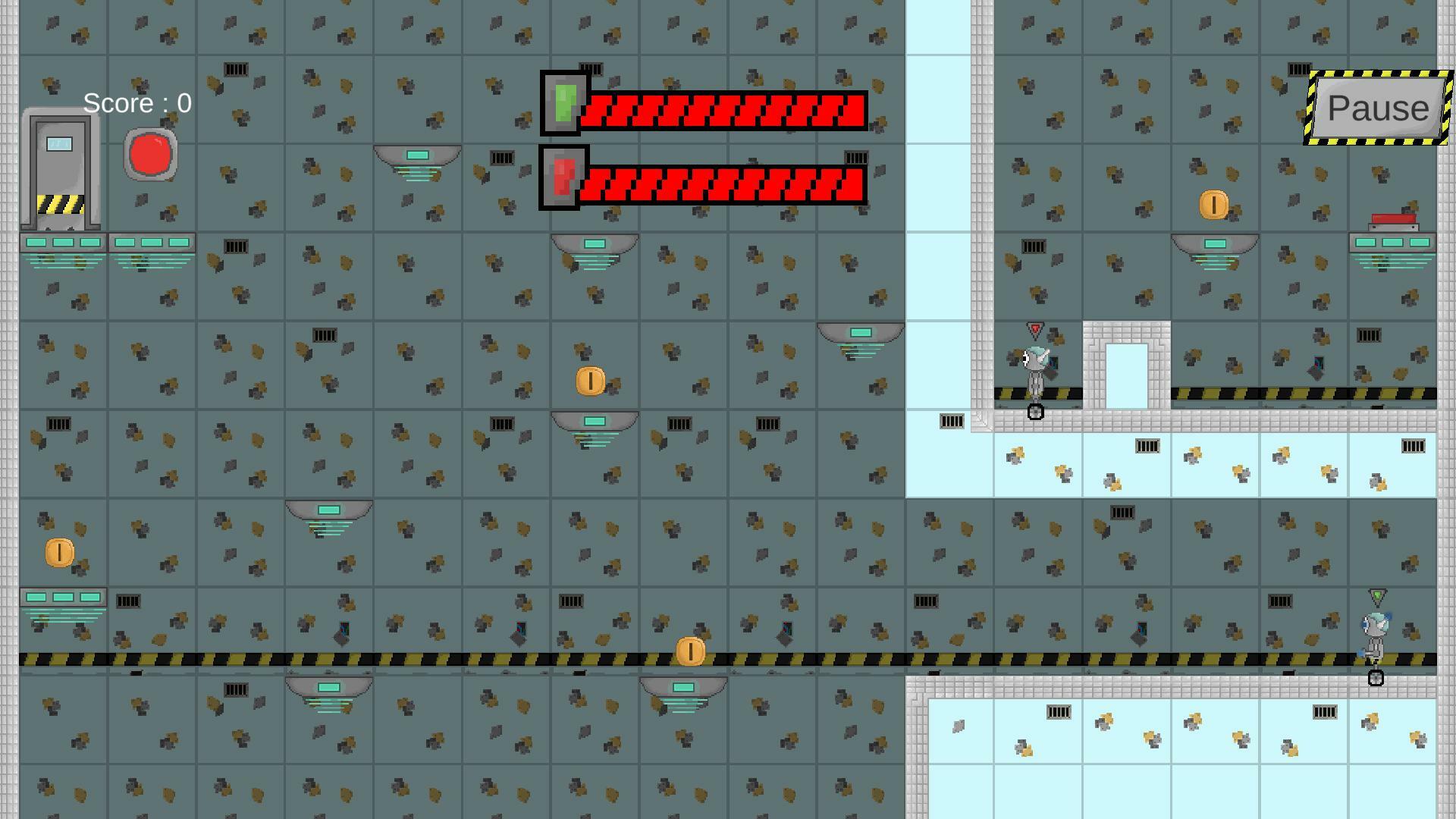Enter the white doorway beside the gray robot

1125,373
